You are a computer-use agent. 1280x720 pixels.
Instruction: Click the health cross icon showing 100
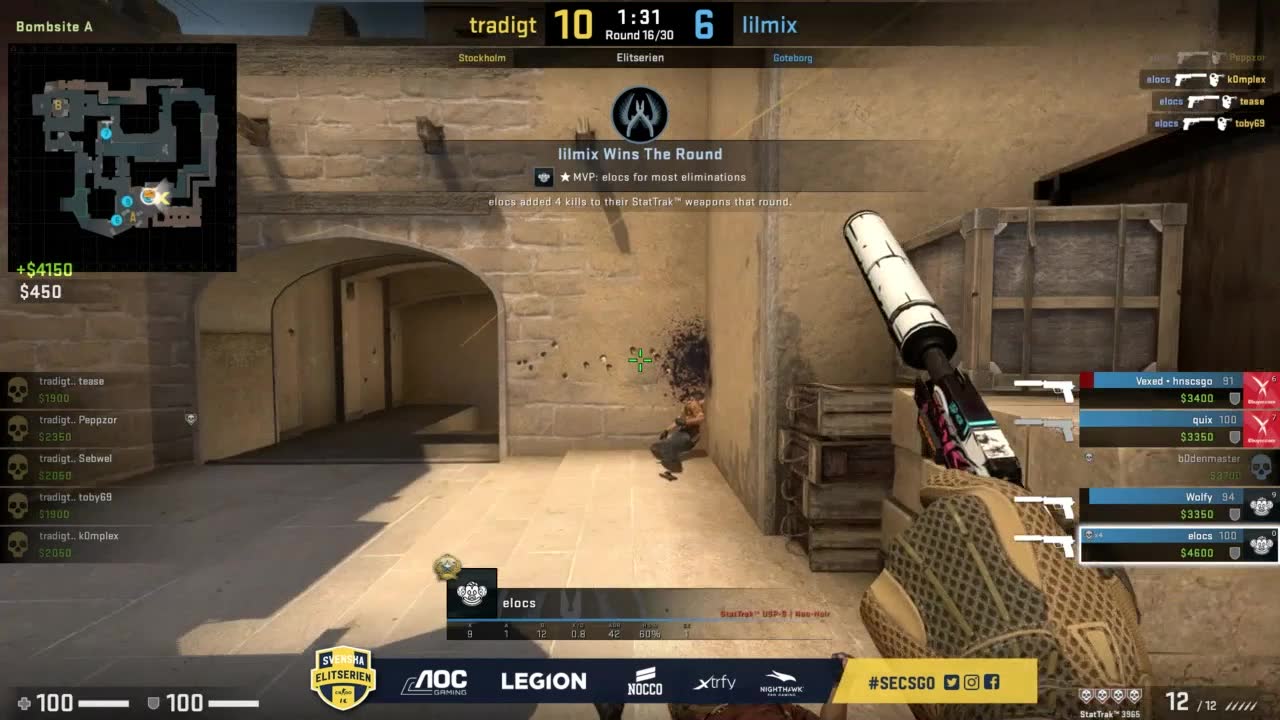[x=22, y=701]
